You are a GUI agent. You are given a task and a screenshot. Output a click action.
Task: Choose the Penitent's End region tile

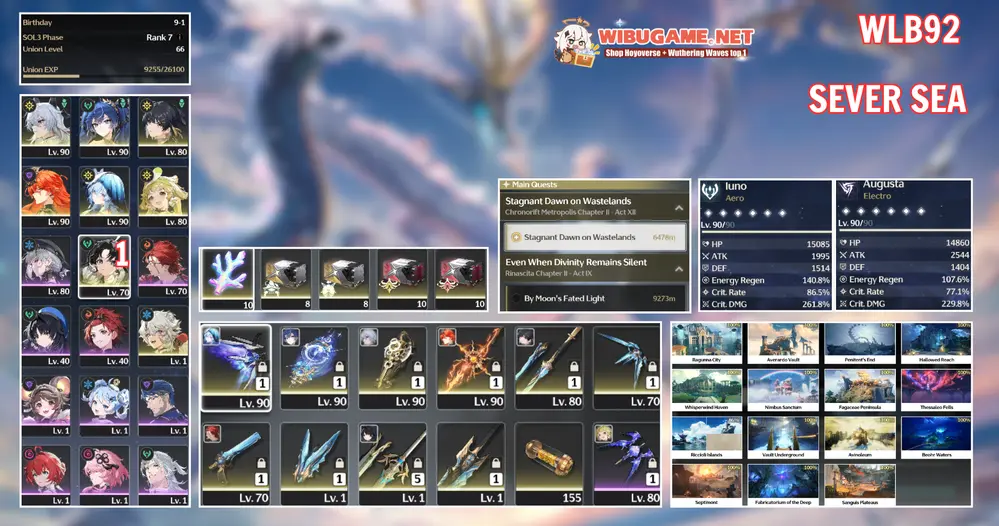pos(860,342)
